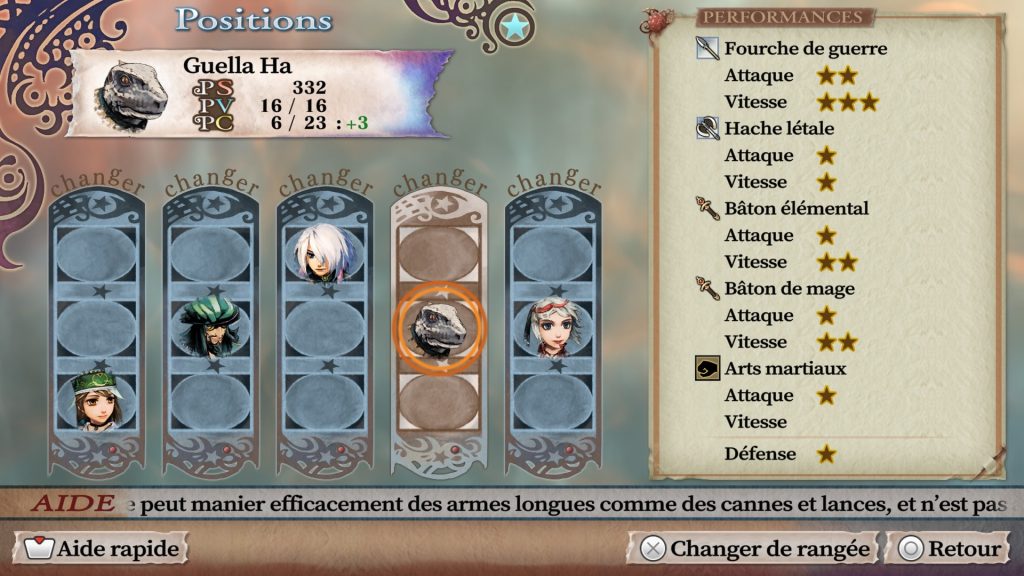The image size is (1024, 576).
Task: Click the star emblem beside Positions title
Action: [x=515, y=27]
